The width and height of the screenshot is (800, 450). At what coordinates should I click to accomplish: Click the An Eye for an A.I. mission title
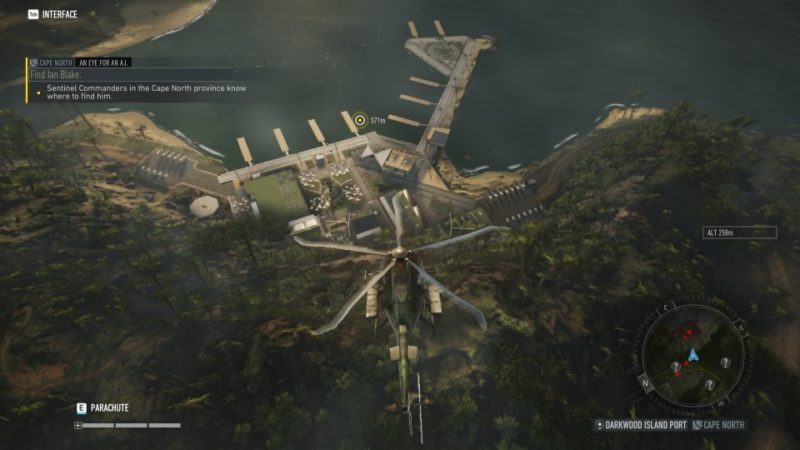coord(105,62)
